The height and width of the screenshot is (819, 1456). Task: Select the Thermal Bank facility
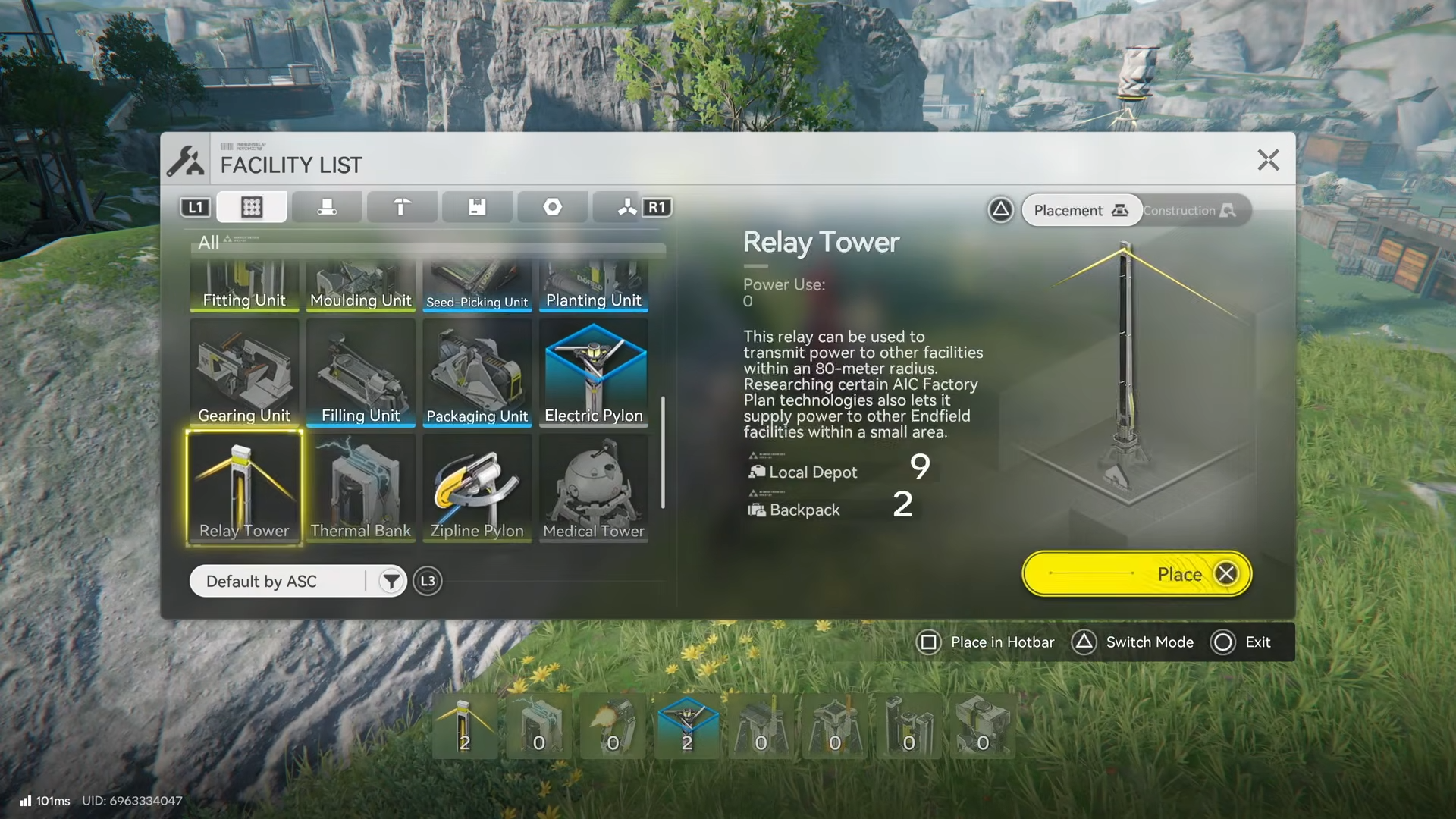coord(360,488)
